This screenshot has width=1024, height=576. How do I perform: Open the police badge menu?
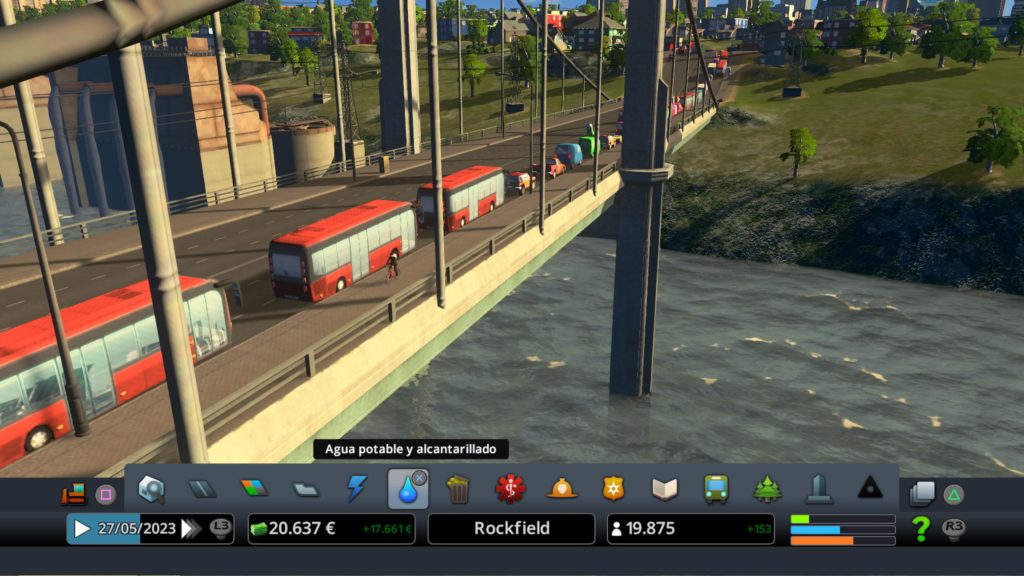[x=613, y=489]
